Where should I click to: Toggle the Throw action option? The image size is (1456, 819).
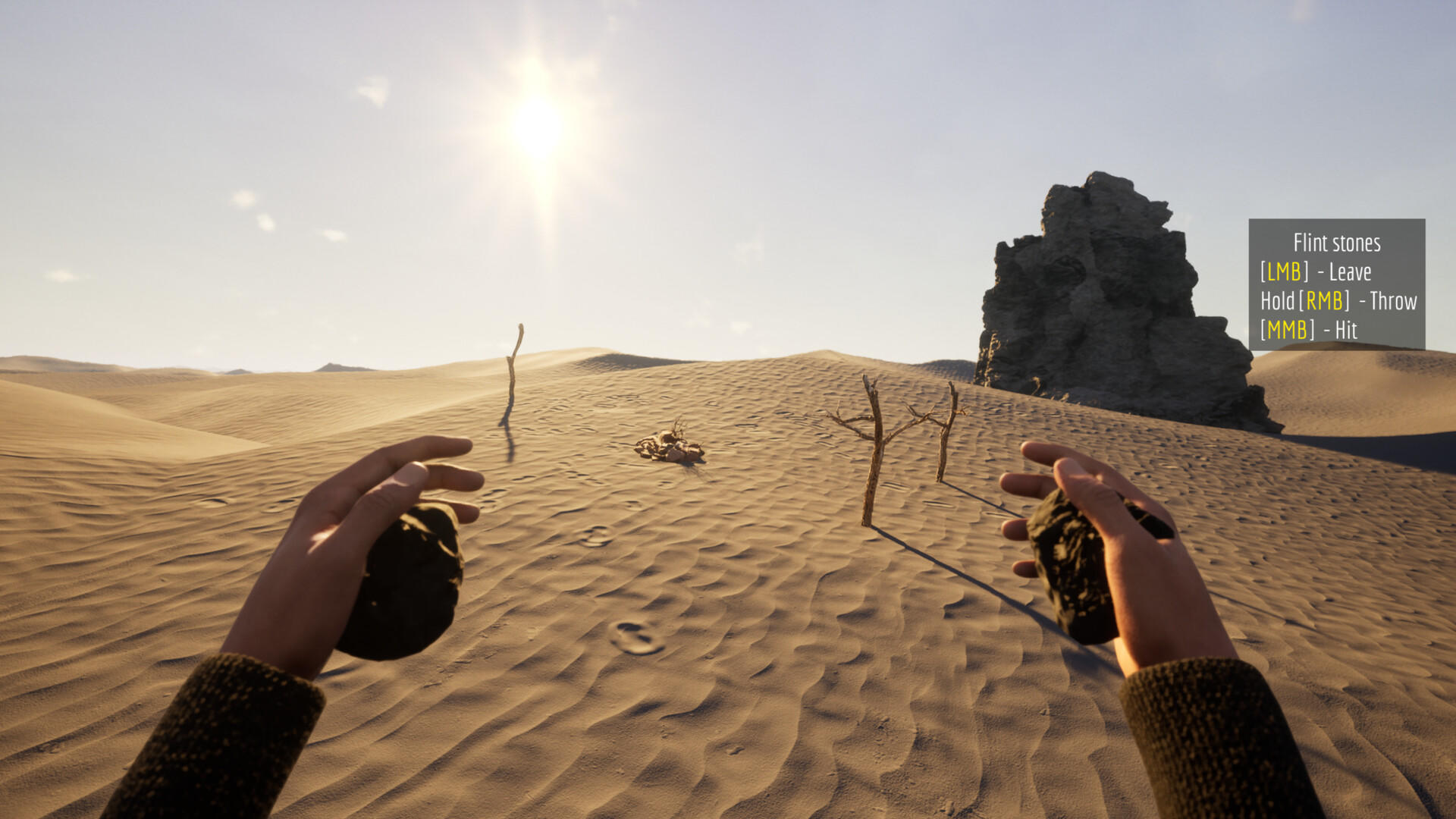coord(1395,300)
